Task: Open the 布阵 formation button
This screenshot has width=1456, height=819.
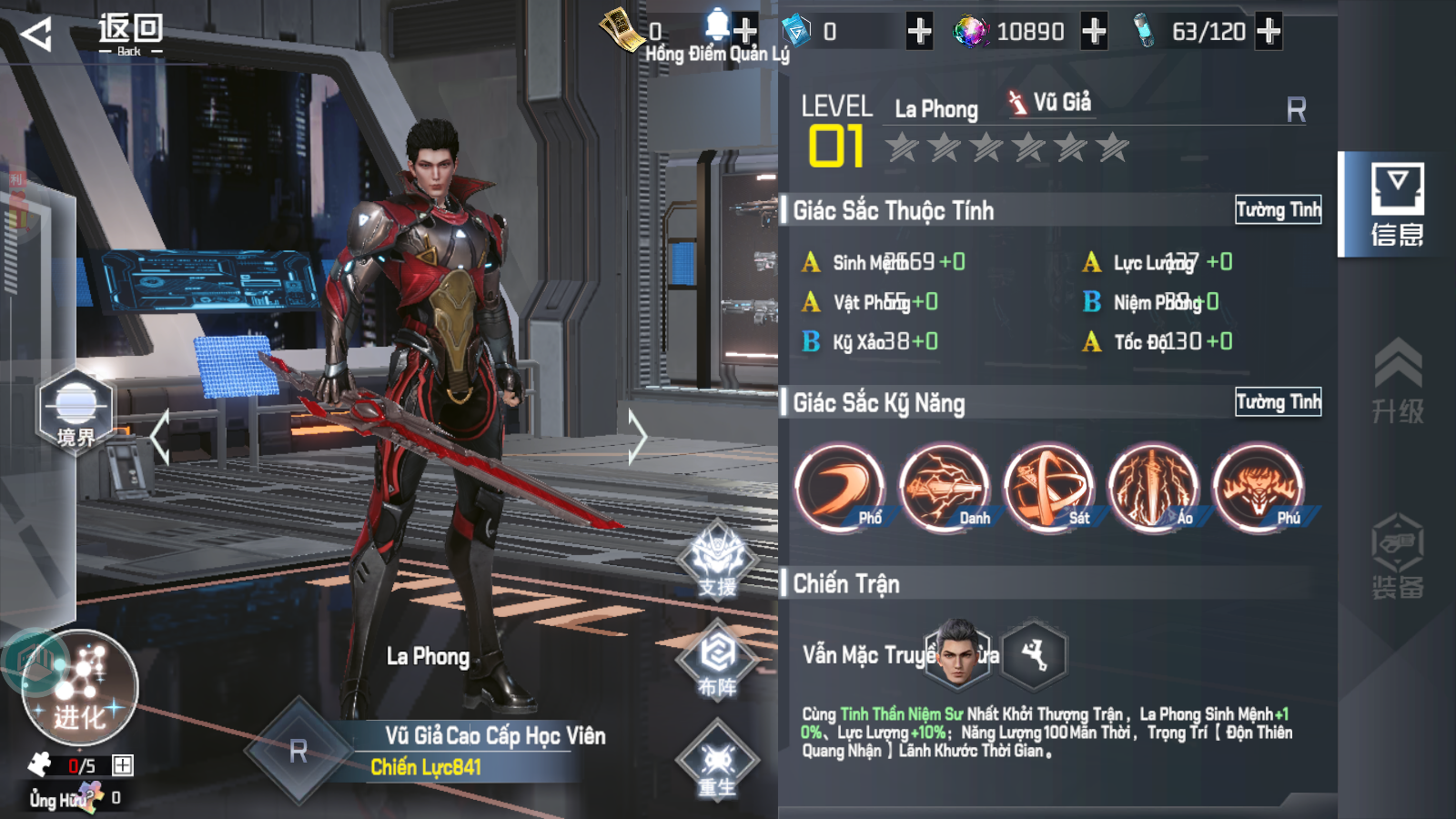Action: pos(718,660)
